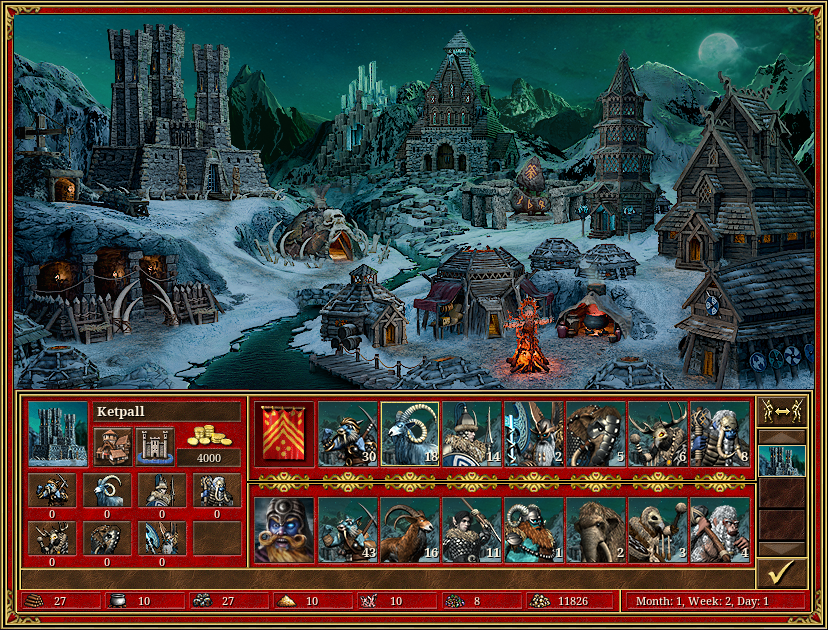Confirm and exit town with the checkmark button
Viewport: 828px width, 630px height.
[781, 573]
